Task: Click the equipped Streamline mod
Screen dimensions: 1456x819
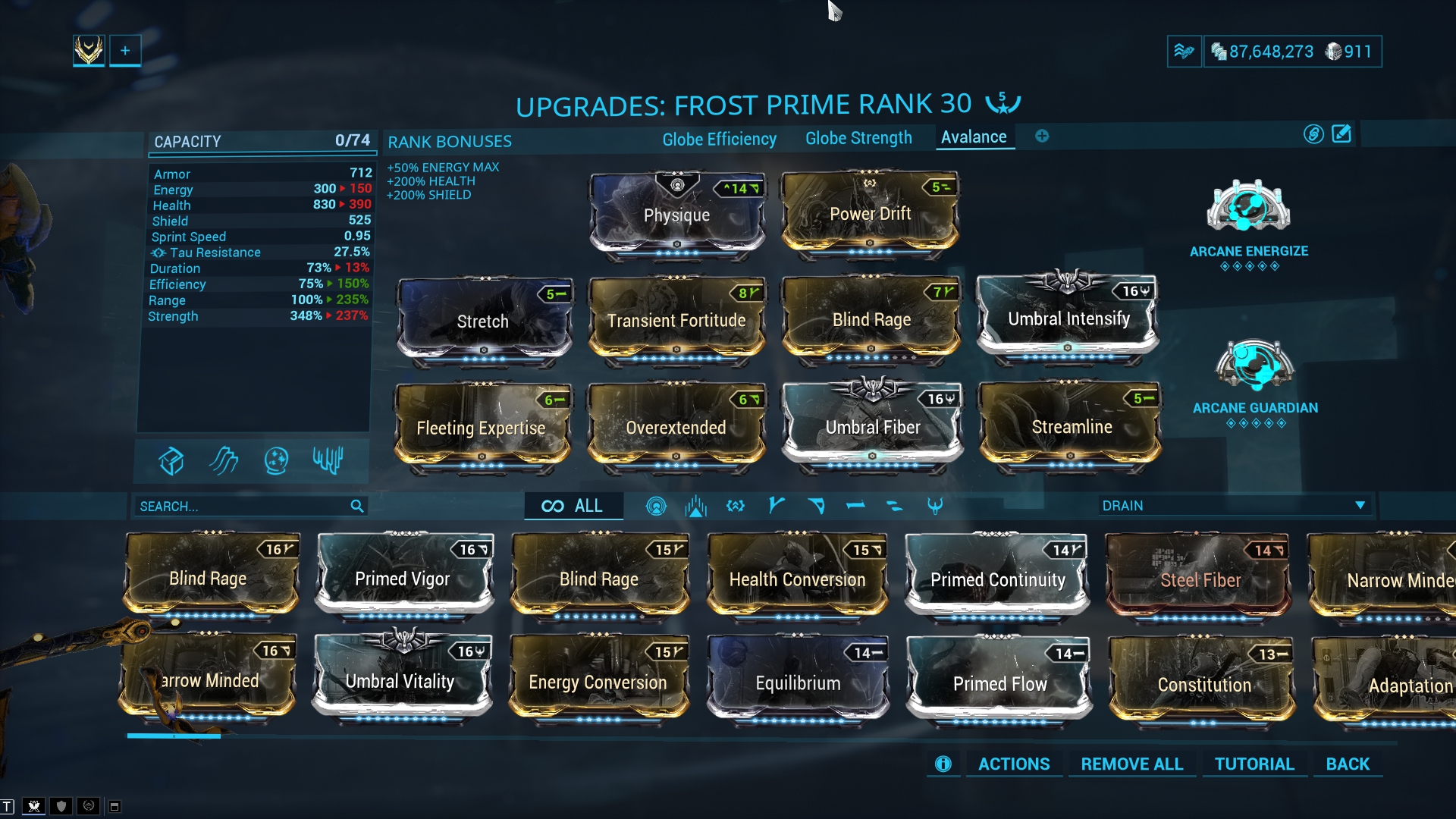Action: [1071, 427]
